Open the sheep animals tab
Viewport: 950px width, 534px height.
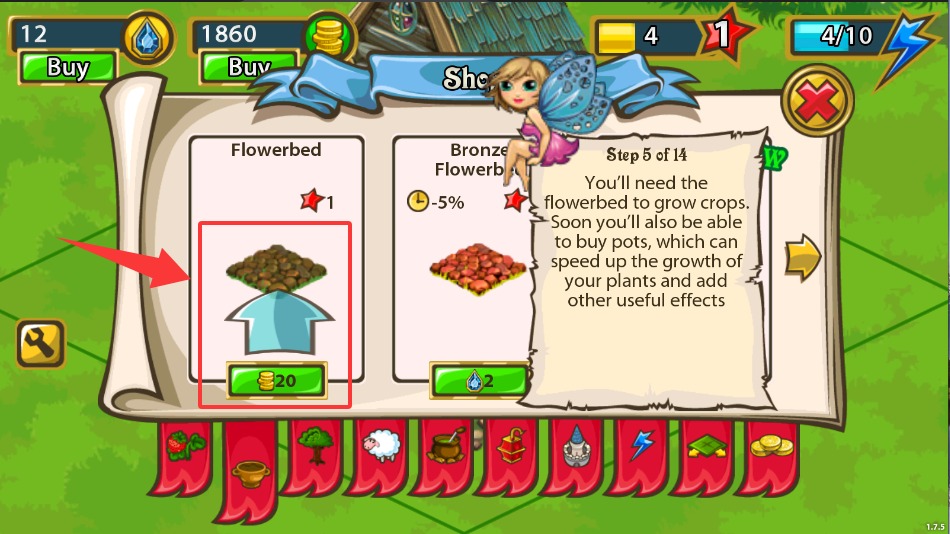(x=380, y=443)
